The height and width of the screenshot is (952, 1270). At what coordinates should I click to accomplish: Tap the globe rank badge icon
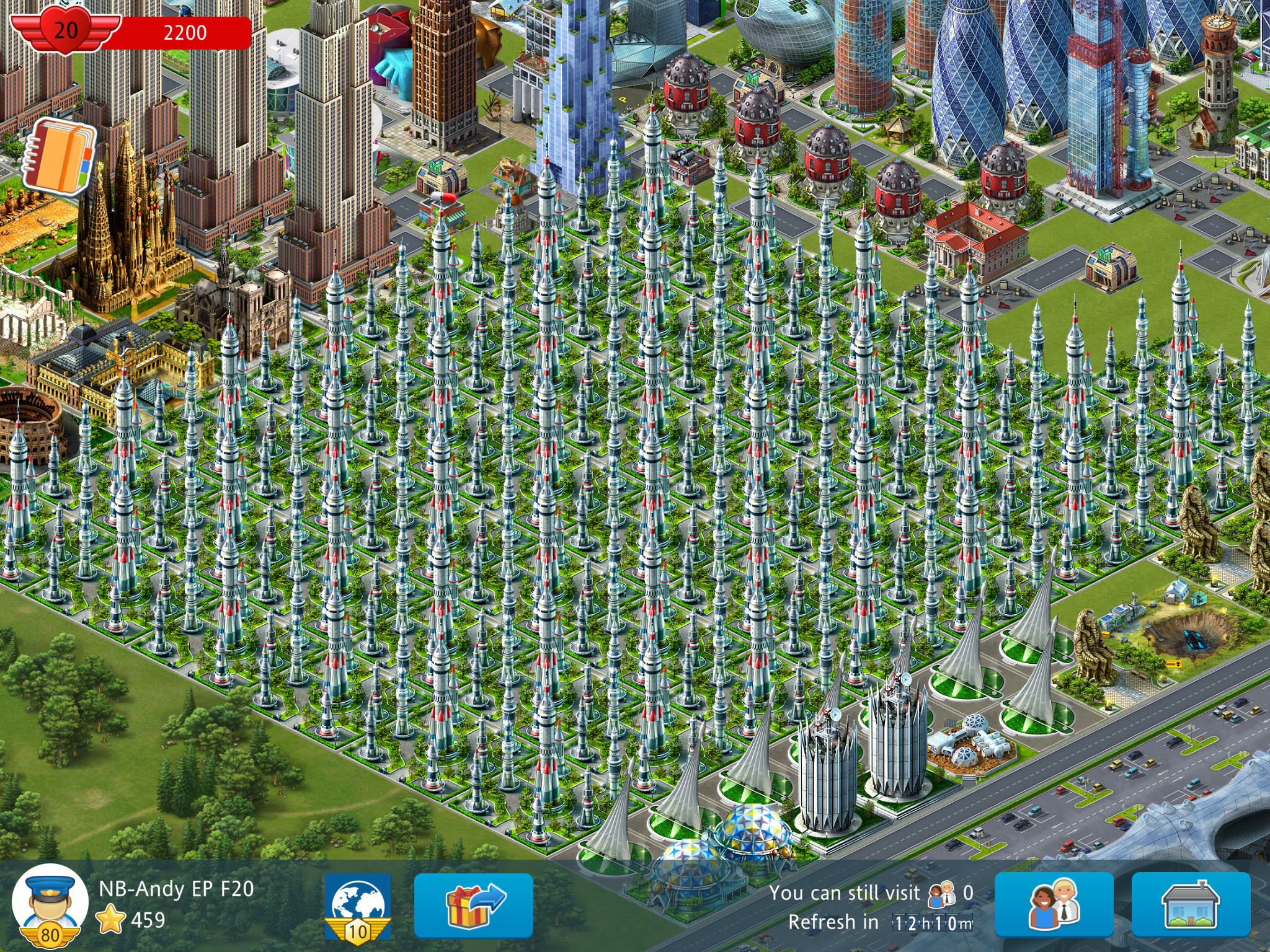358,906
